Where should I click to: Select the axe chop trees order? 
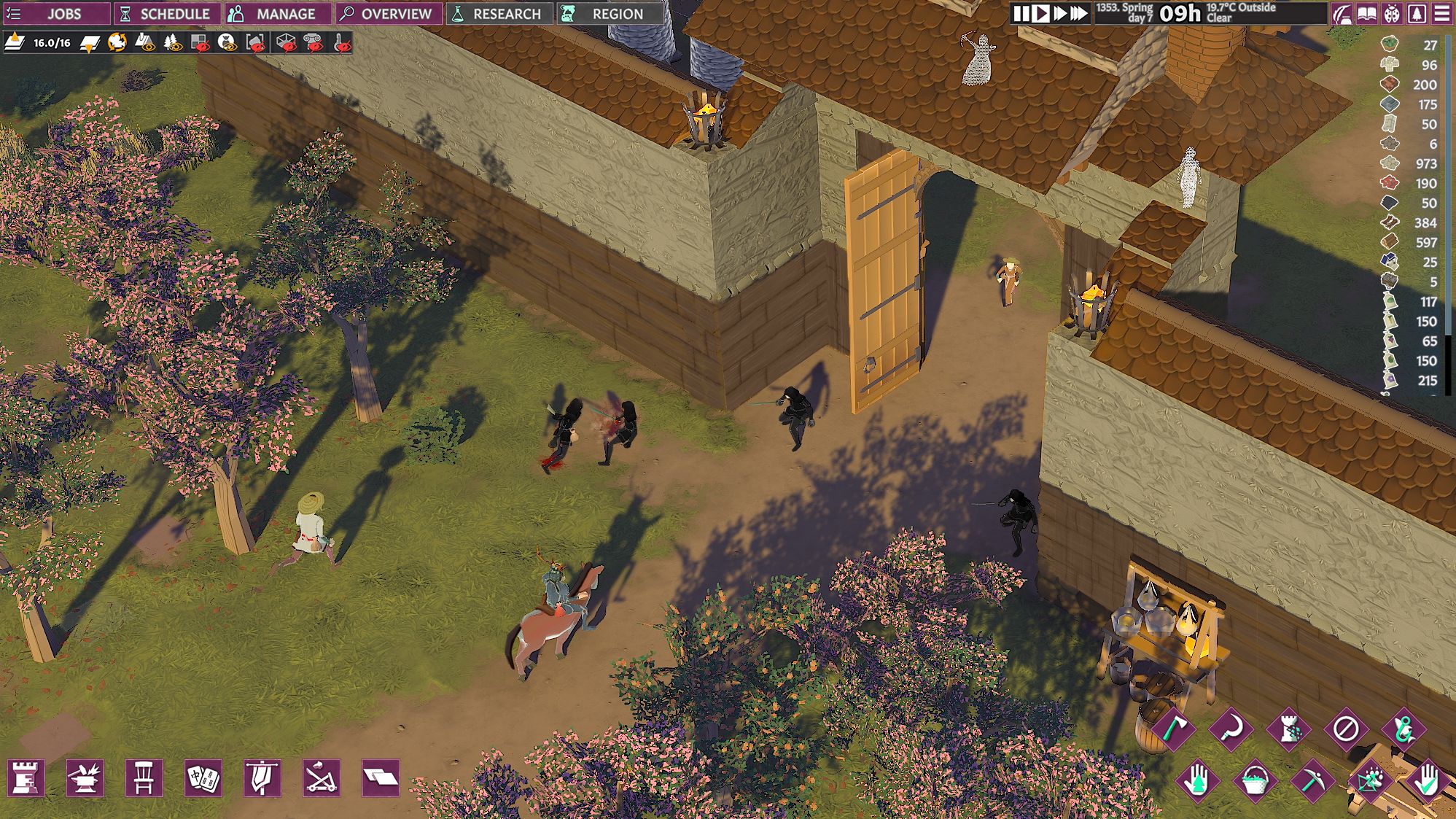pos(1172,729)
